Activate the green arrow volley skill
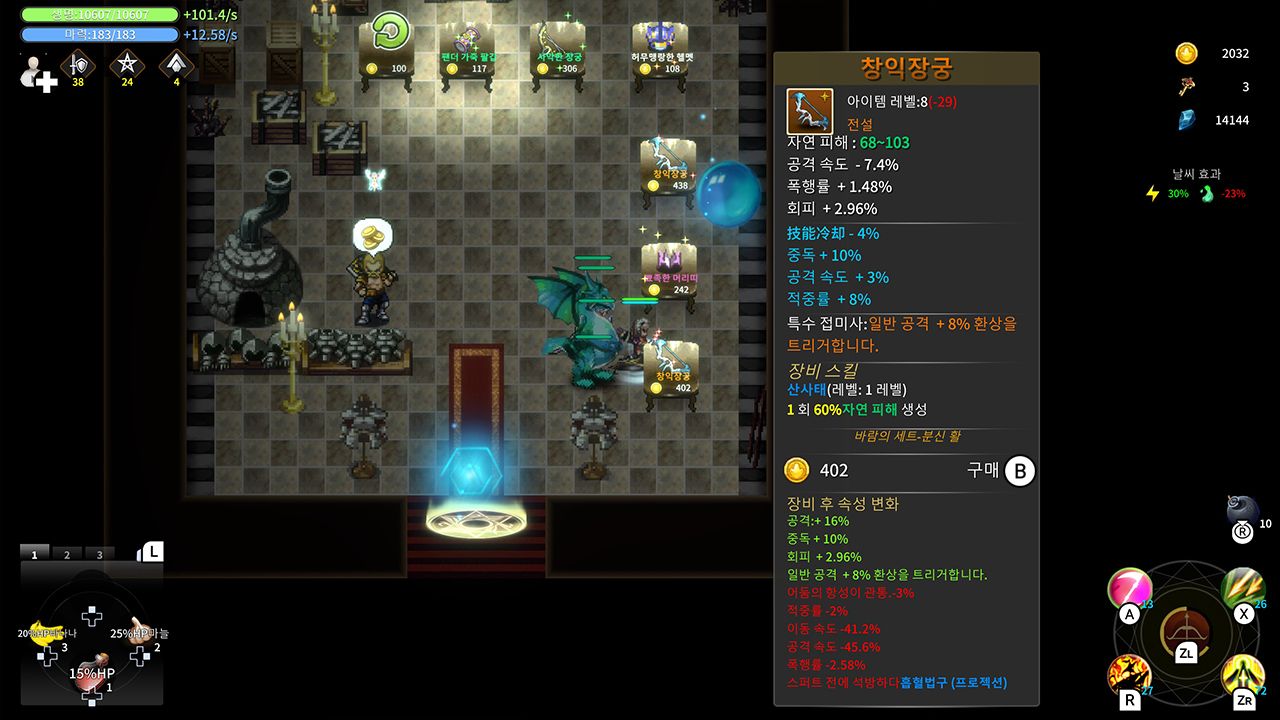Image resolution: width=1280 pixels, height=720 pixels. [x=1242, y=588]
